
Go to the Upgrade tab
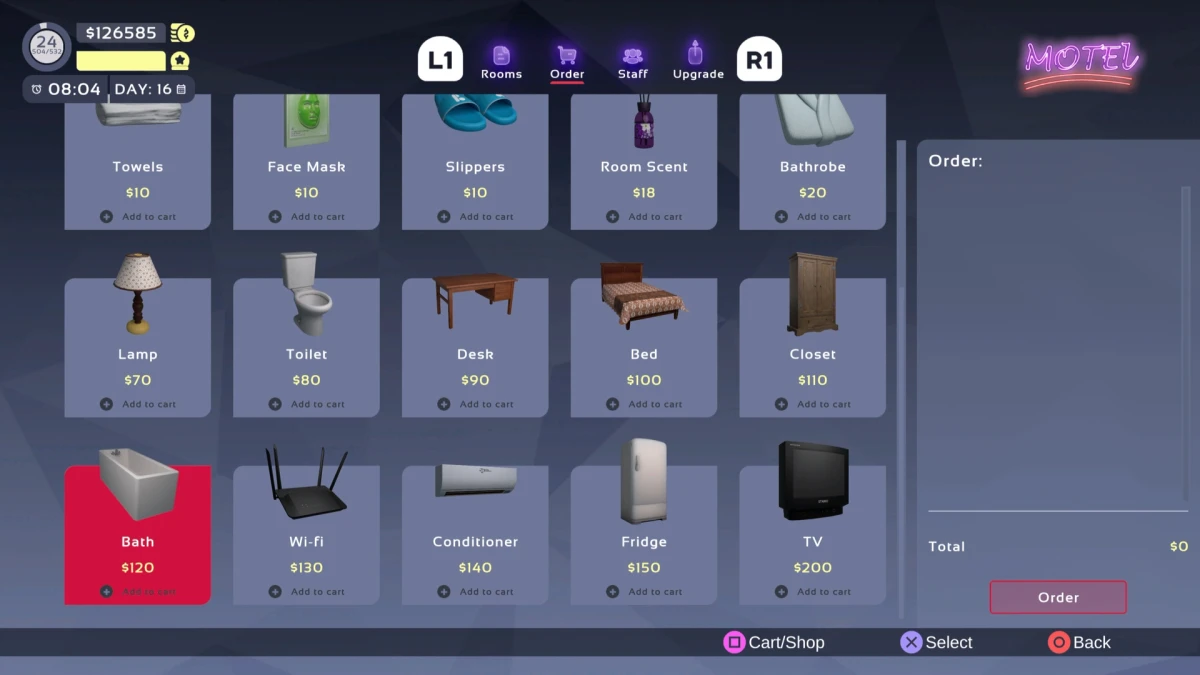697,61
